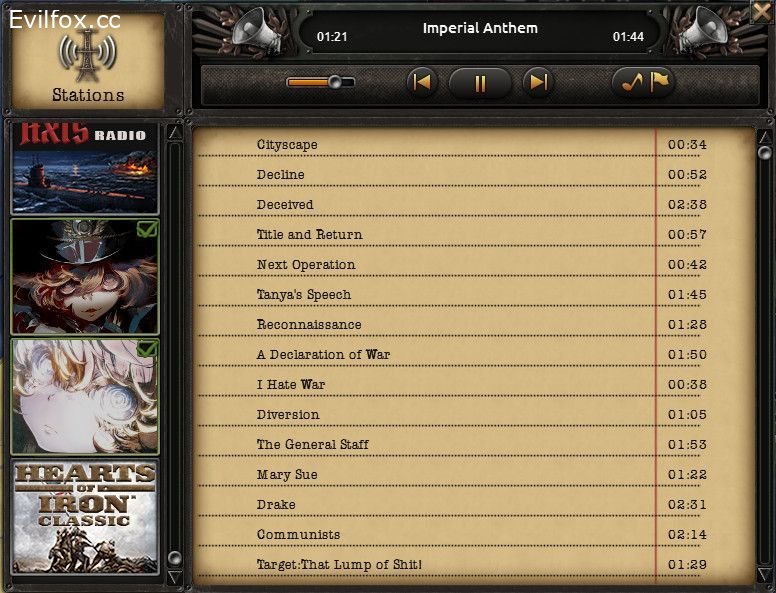The image size is (776, 593).
Task: Choose A Declaration of War from the list
Action: [323, 355]
